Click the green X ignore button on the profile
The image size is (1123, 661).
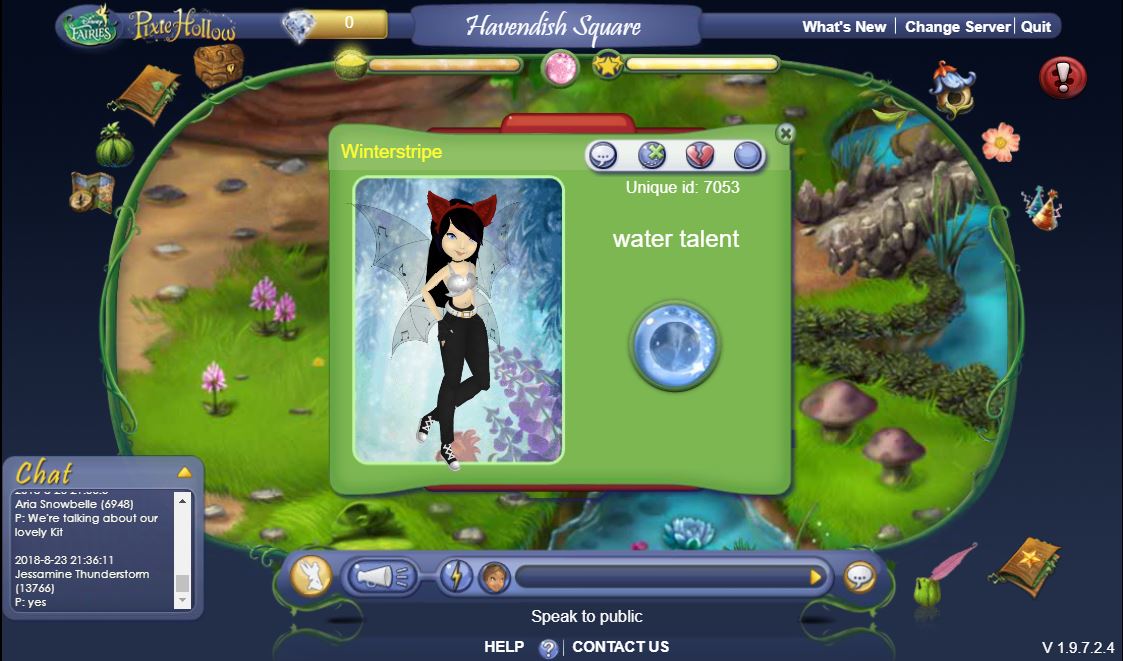pyautogui.click(x=651, y=155)
